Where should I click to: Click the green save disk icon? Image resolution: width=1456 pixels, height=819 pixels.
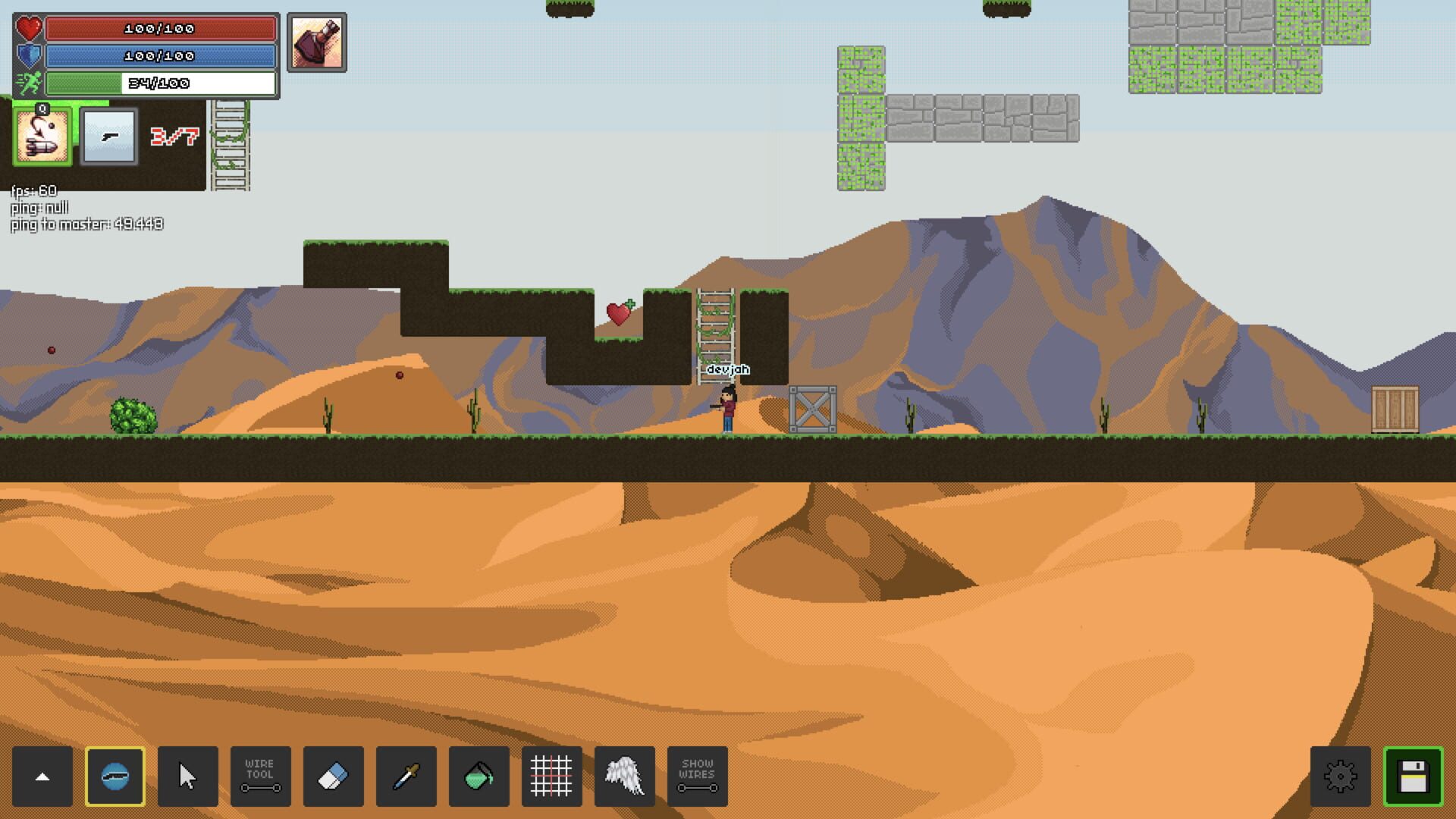(1414, 776)
